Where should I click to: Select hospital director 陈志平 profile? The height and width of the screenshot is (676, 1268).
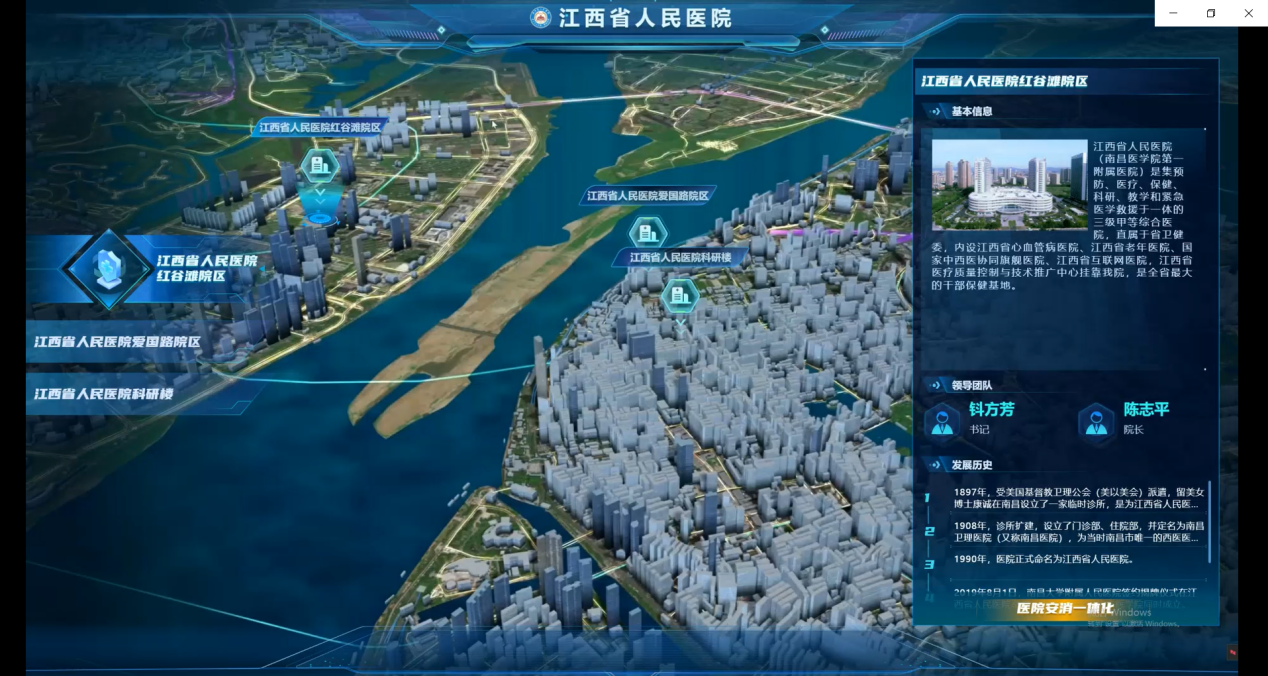pos(1124,419)
